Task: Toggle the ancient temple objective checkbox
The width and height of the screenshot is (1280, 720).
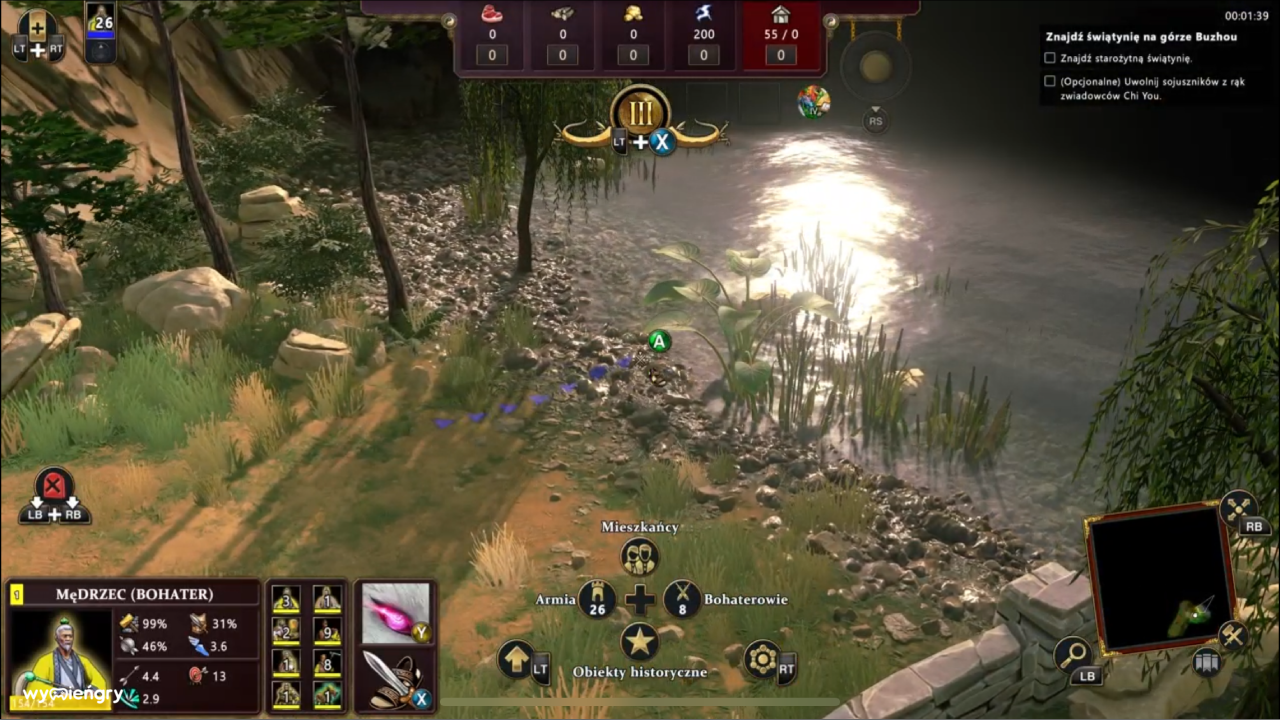Action: point(1050,58)
